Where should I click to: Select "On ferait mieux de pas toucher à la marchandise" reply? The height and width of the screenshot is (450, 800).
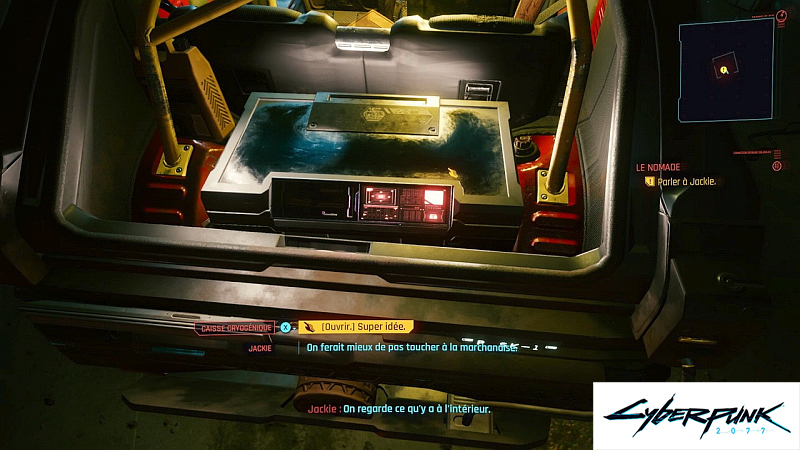point(411,347)
